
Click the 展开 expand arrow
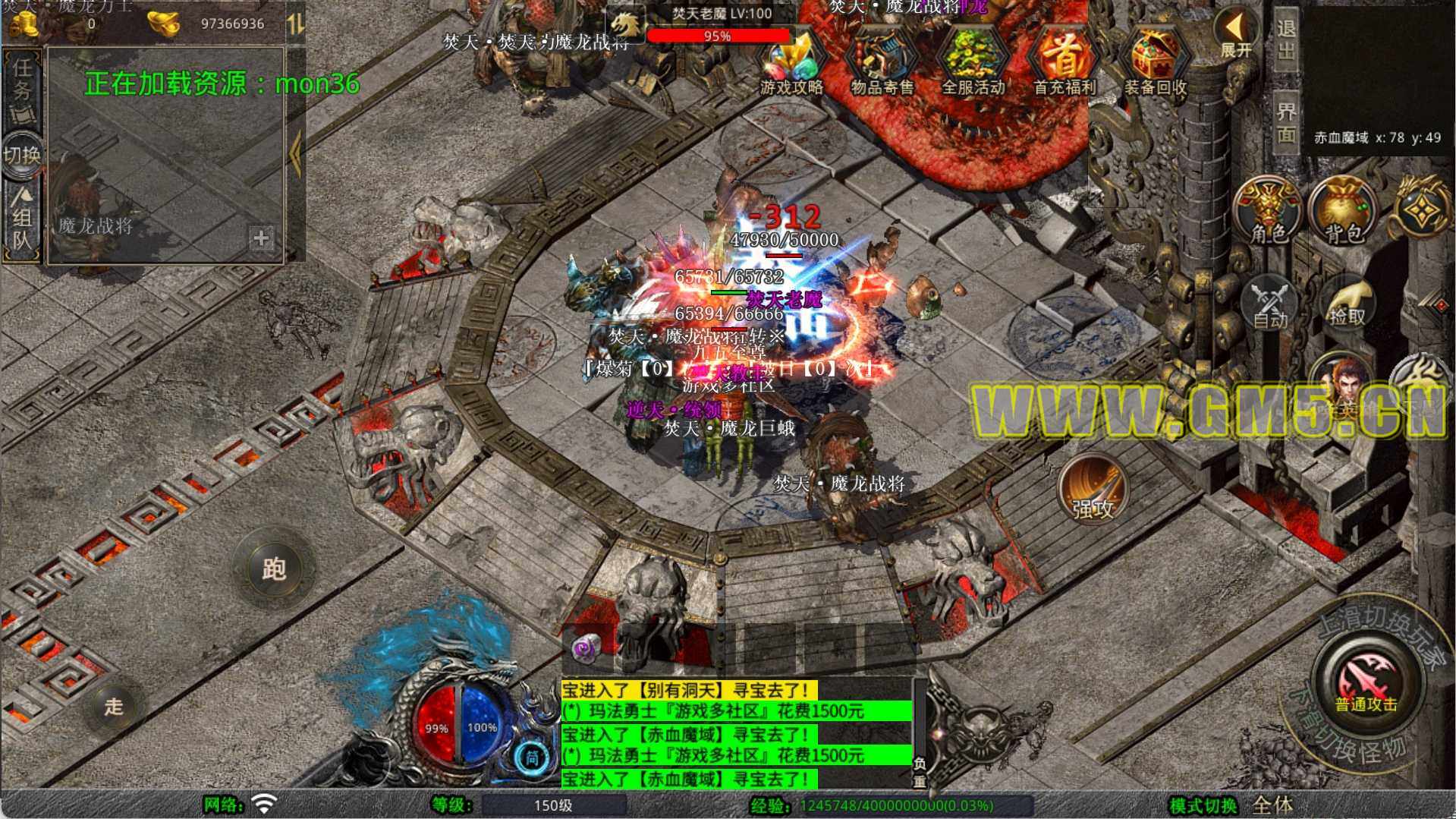pyautogui.click(x=1236, y=34)
